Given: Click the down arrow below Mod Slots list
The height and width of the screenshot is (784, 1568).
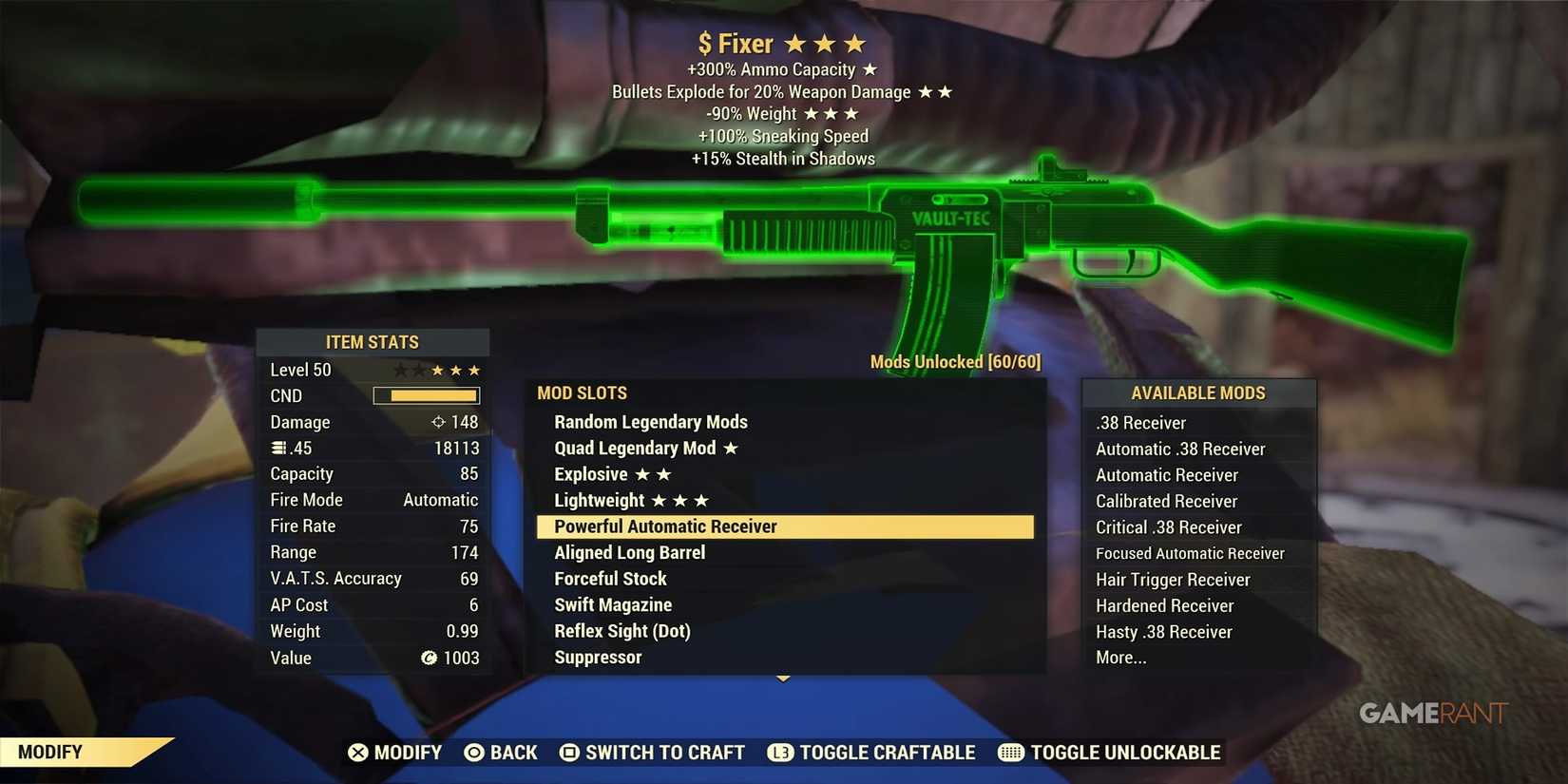Looking at the screenshot, I should (x=782, y=678).
